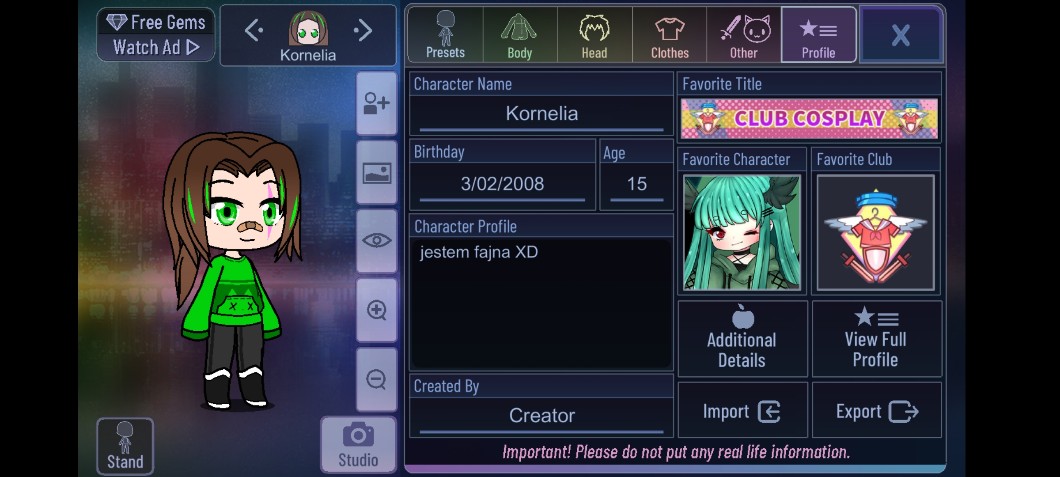Select the next character with right arrow
The width and height of the screenshot is (1060, 477).
tap(363, 31)
